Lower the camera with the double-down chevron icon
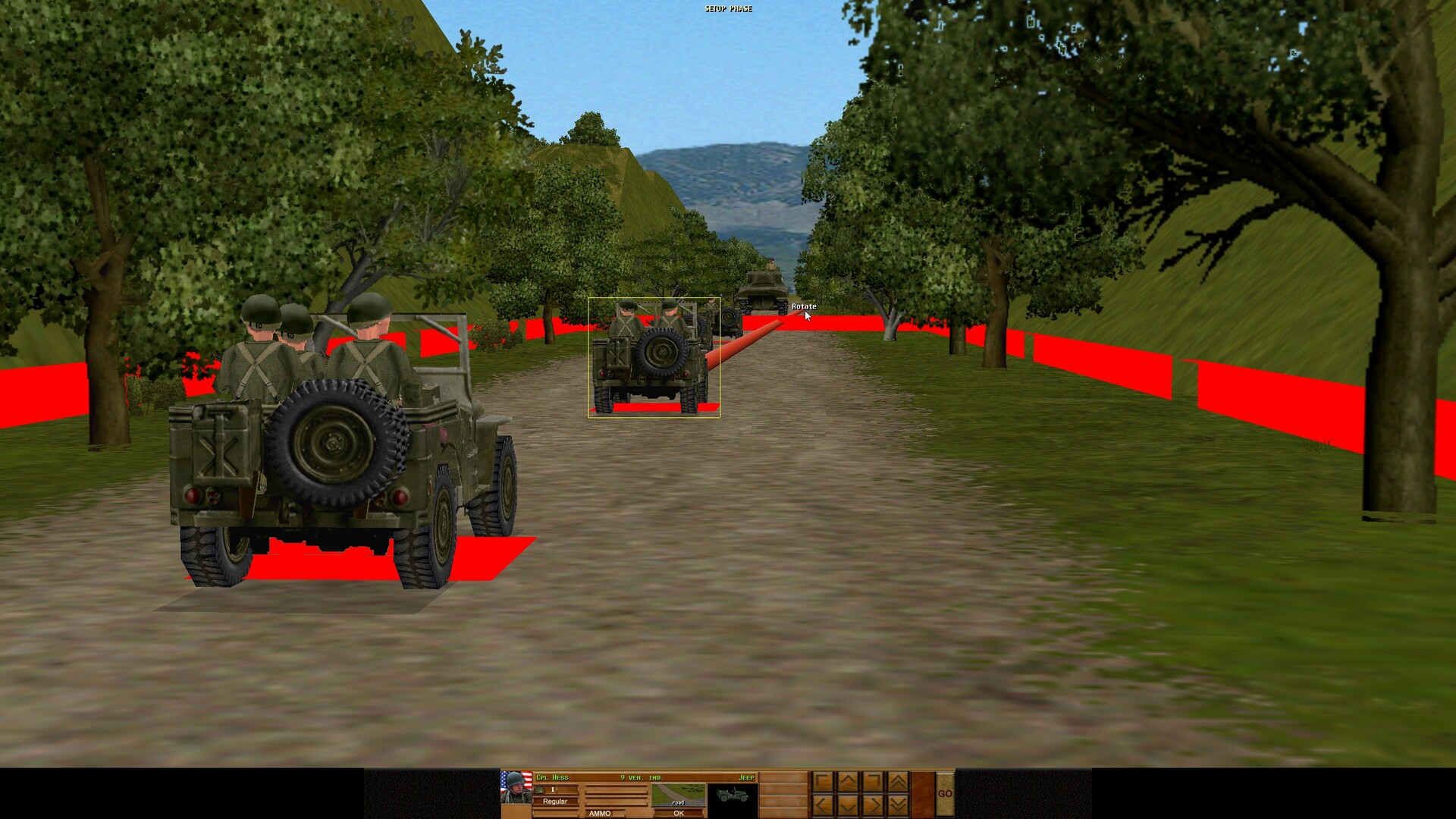Image resolution: width=1456 pixels, height=819 pixels. tap(899, 804)
